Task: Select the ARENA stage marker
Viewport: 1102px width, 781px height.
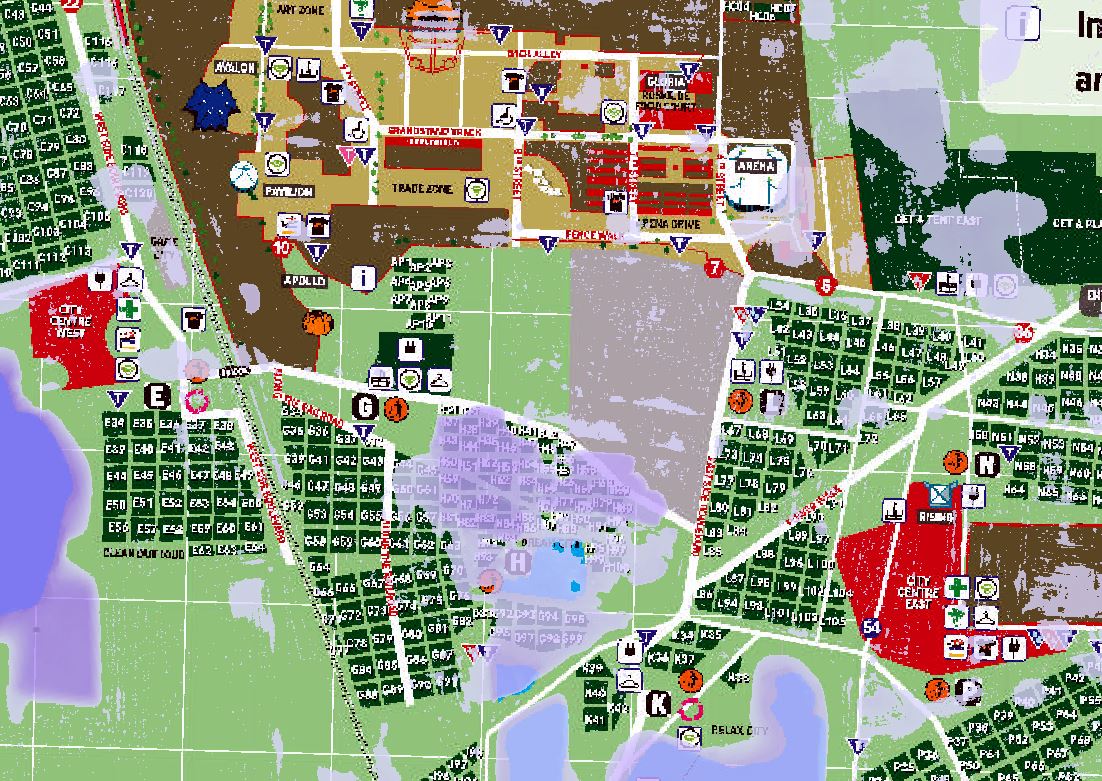Action: pos(757,176)
